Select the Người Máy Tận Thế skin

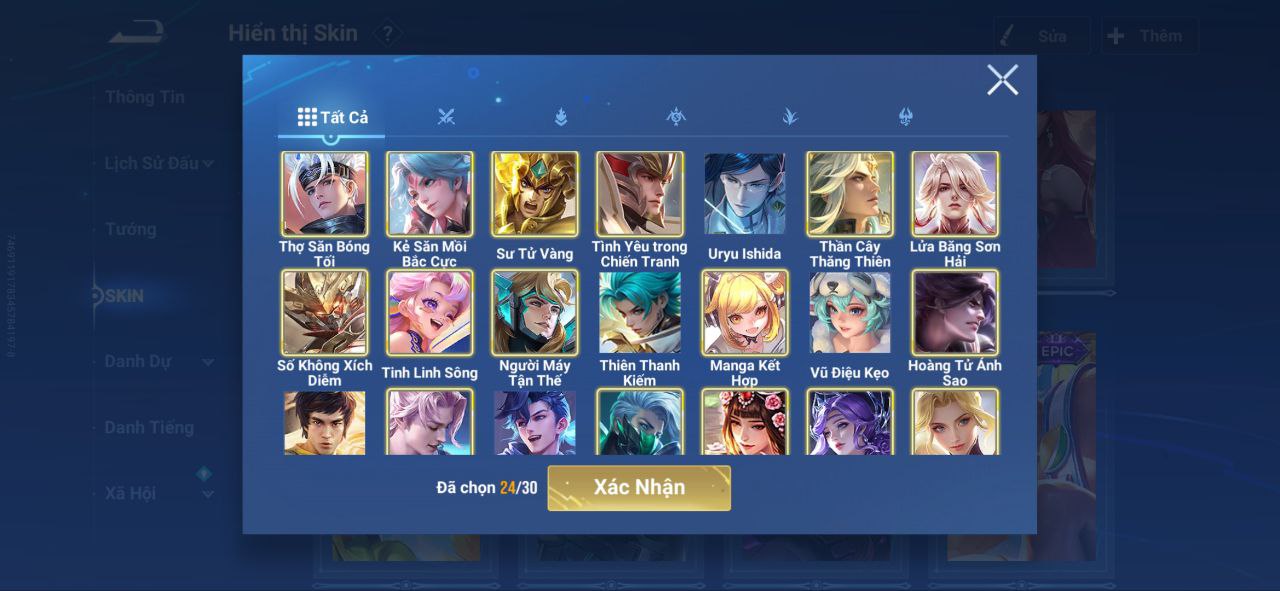pos(535,313)
